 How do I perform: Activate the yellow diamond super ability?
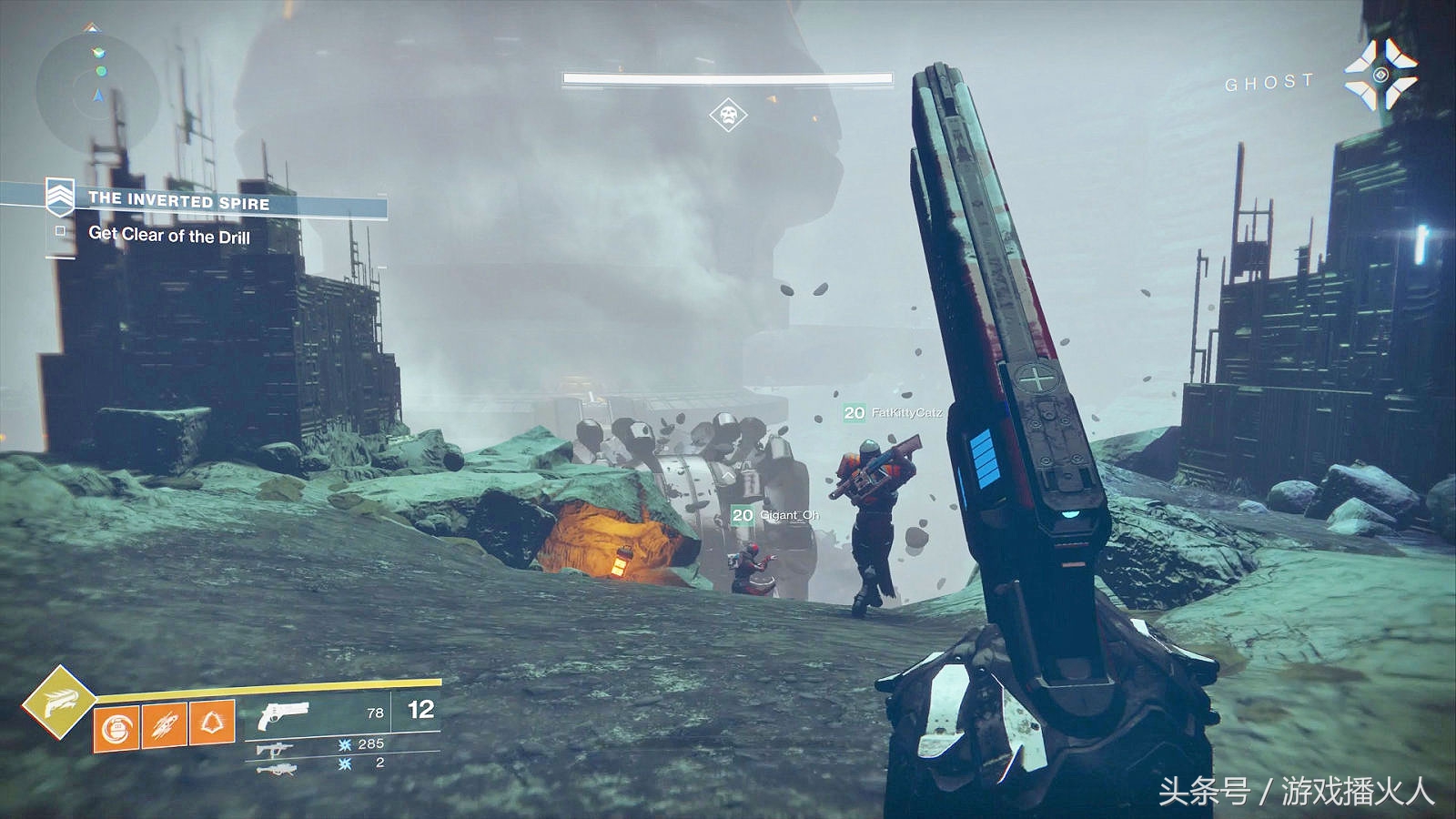[58, 702]
